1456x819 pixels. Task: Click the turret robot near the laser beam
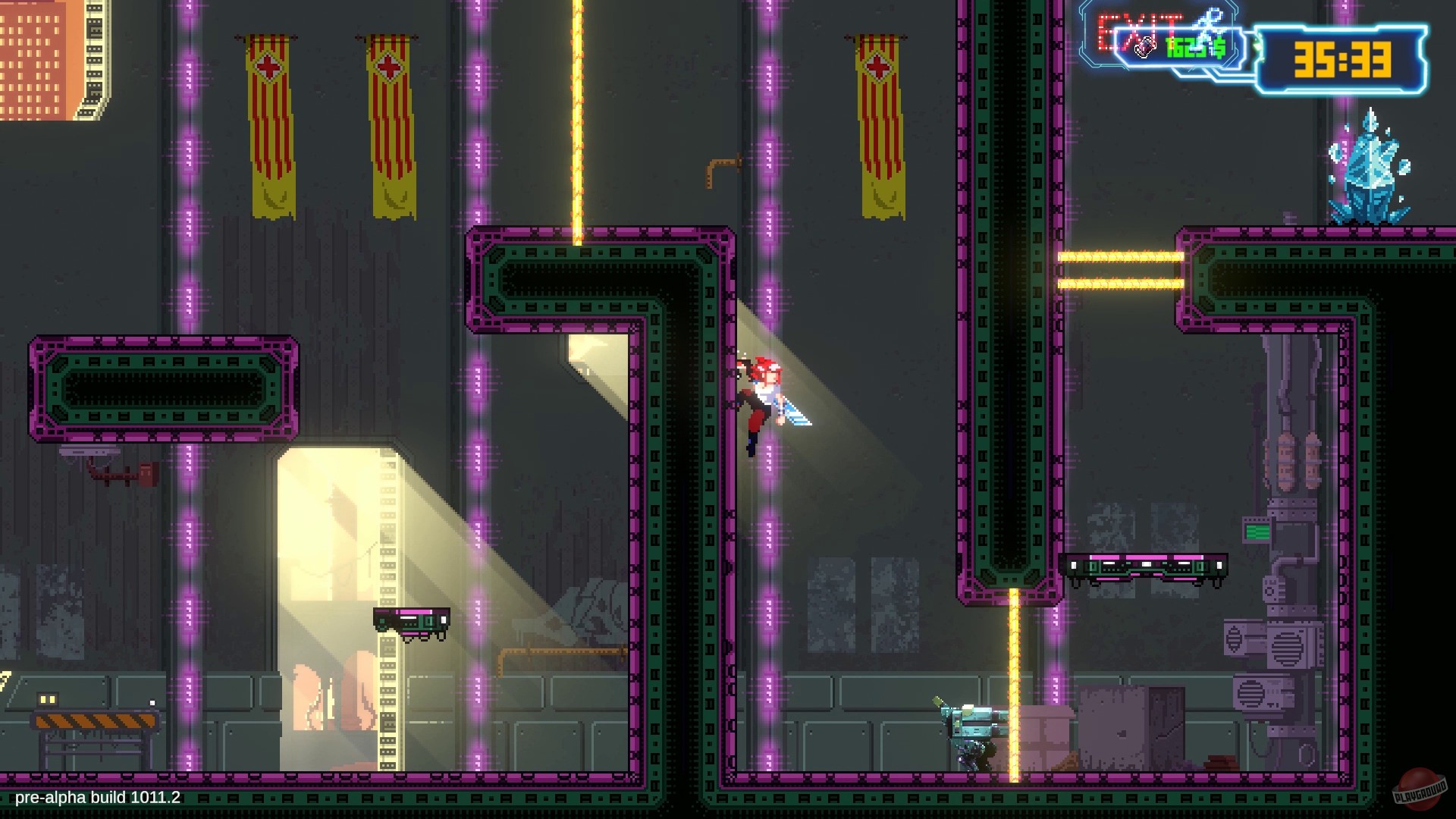pos(971,720)
